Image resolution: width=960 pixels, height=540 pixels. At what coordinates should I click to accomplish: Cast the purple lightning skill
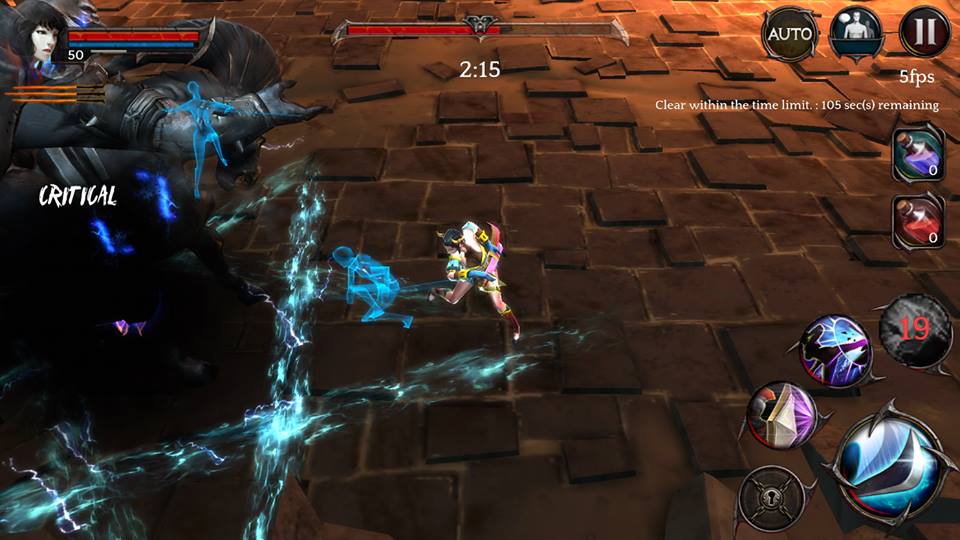[835, 347]
